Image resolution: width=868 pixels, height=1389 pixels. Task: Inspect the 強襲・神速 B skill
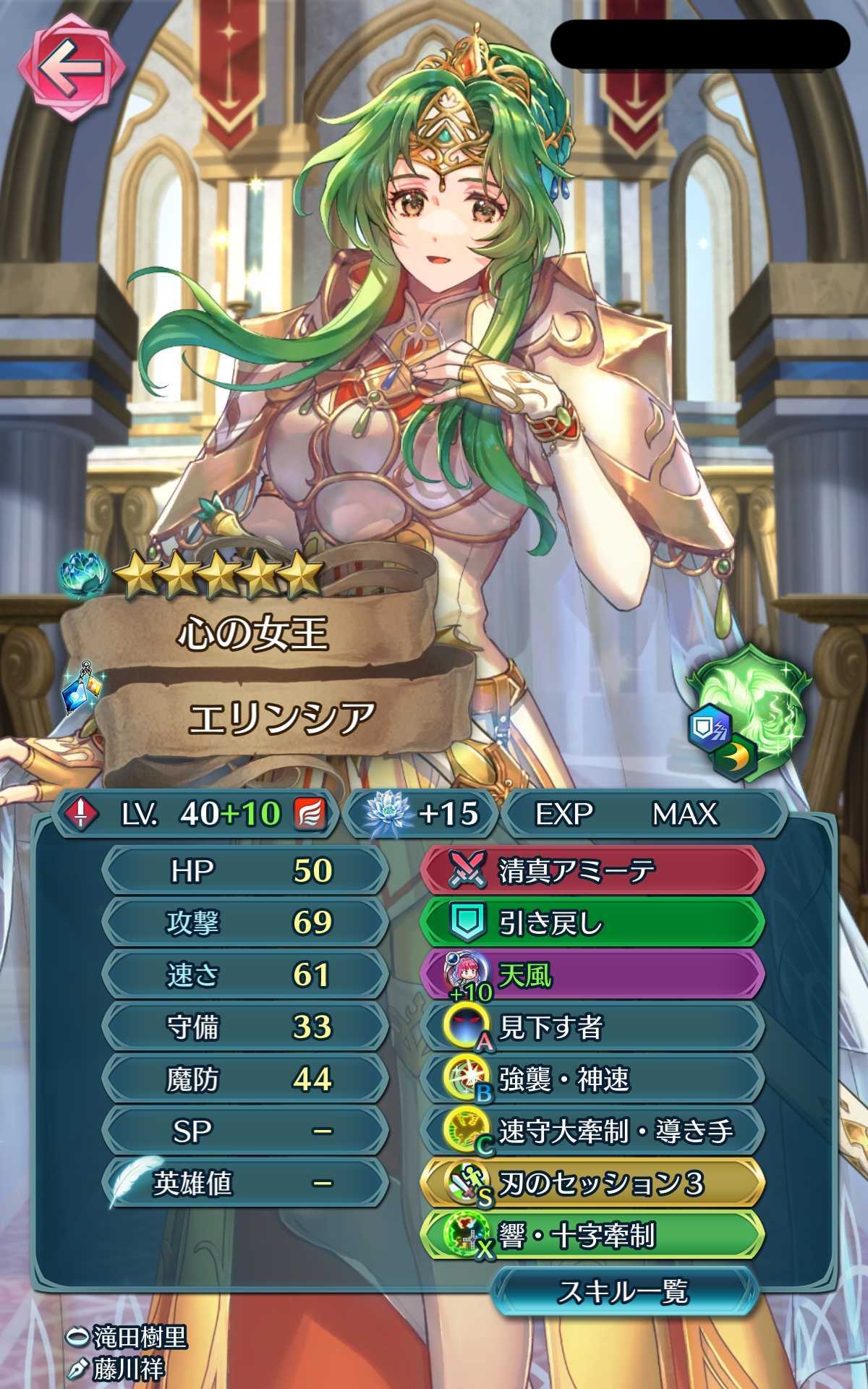(x=592, y=1079)
